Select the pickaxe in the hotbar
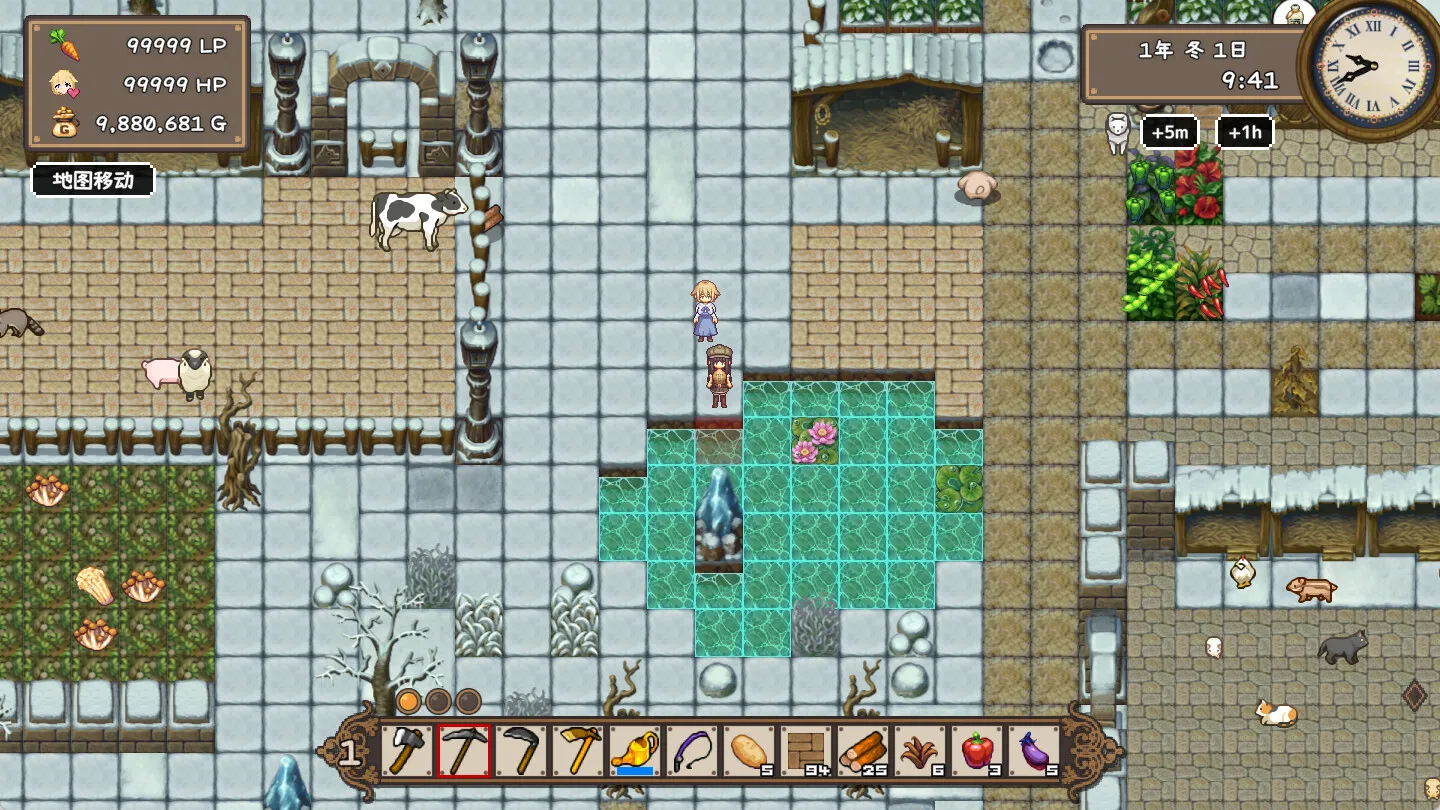 coord(464,750)
